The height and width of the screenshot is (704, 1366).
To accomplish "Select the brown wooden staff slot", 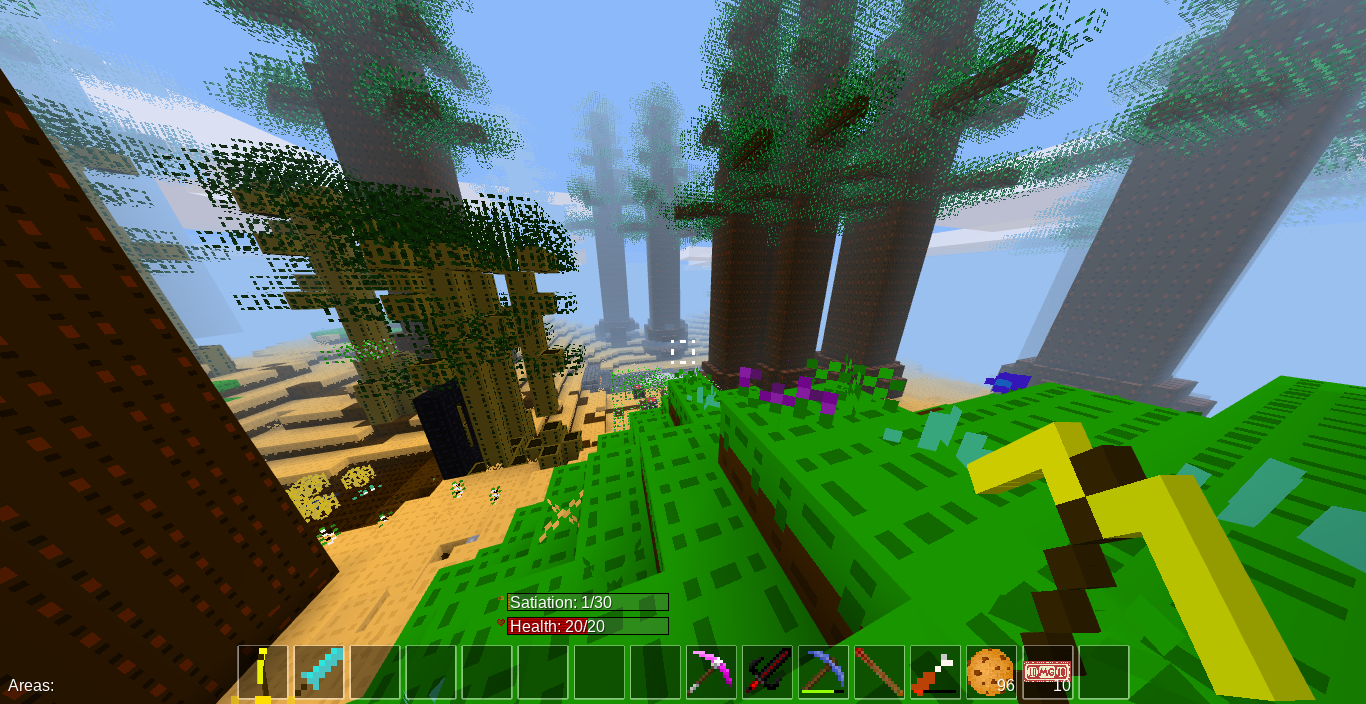I will click(x=879, y=672).
